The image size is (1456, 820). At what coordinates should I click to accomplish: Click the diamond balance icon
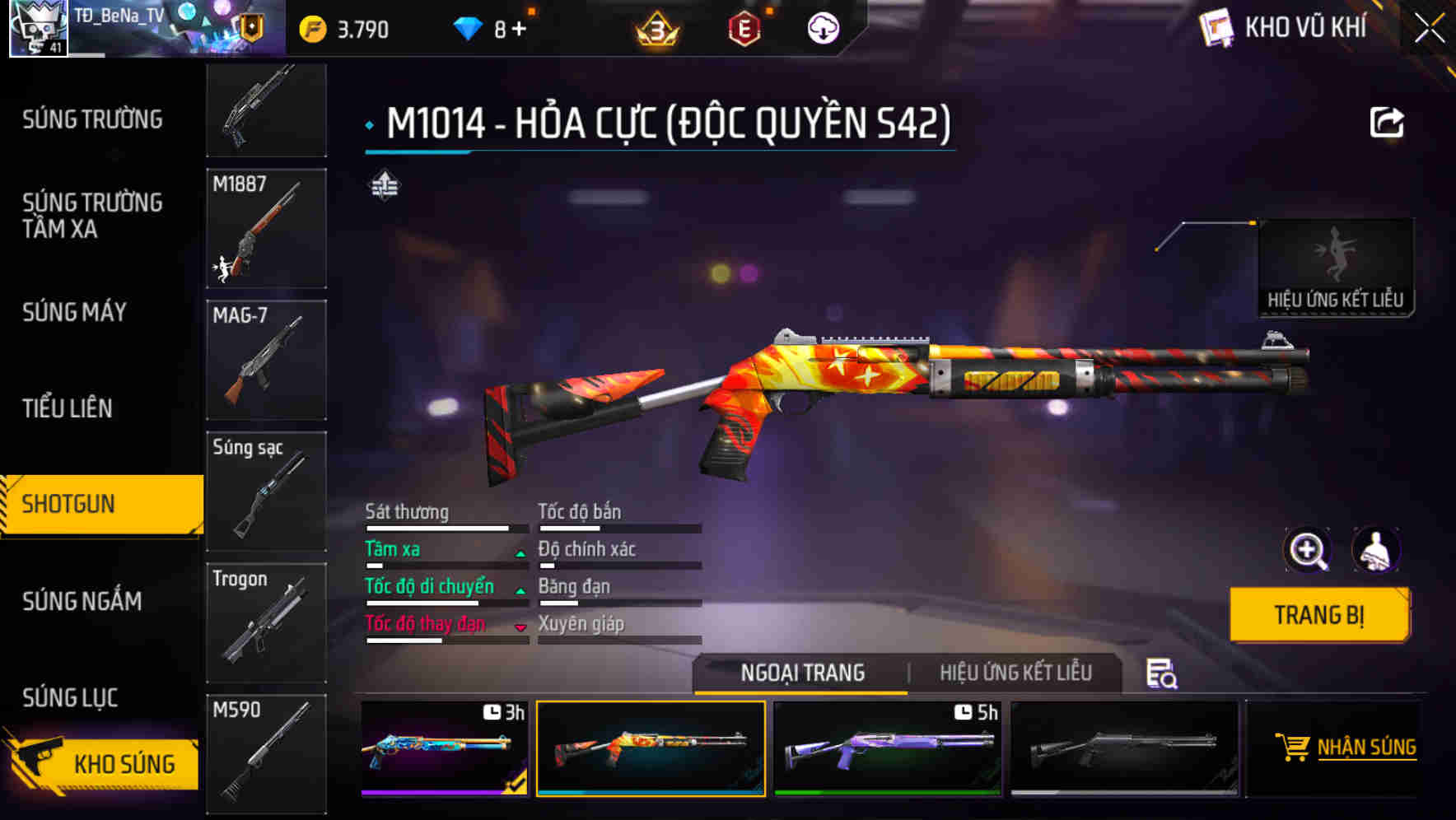(466, 26)
